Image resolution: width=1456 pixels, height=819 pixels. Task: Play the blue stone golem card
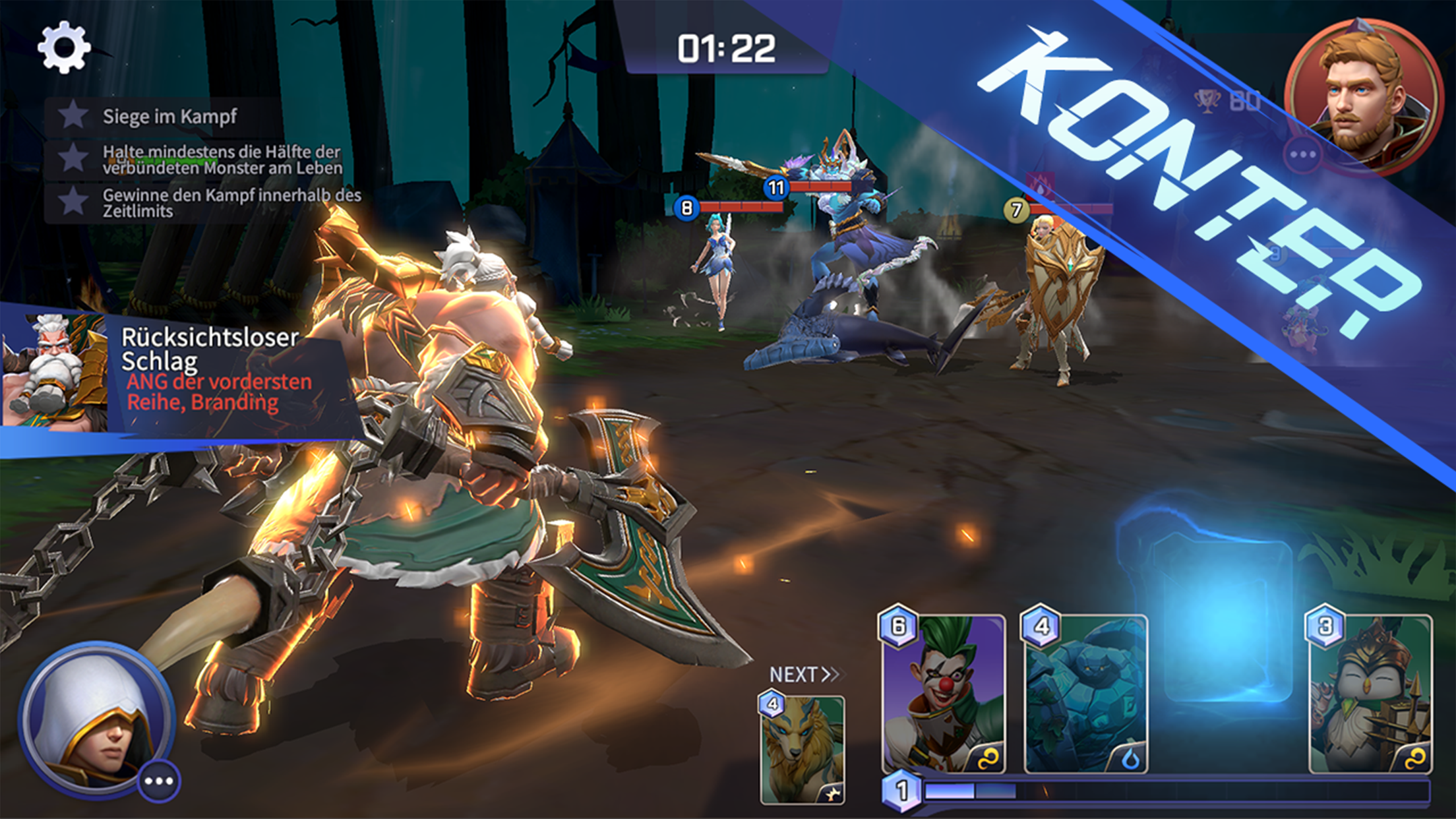click(1086, 694)
